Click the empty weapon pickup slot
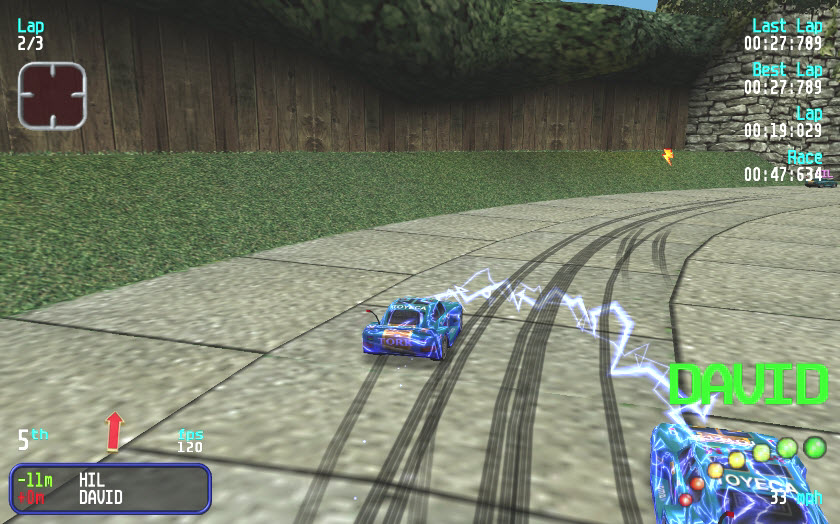840x524 pixels. tap(52, 95)
